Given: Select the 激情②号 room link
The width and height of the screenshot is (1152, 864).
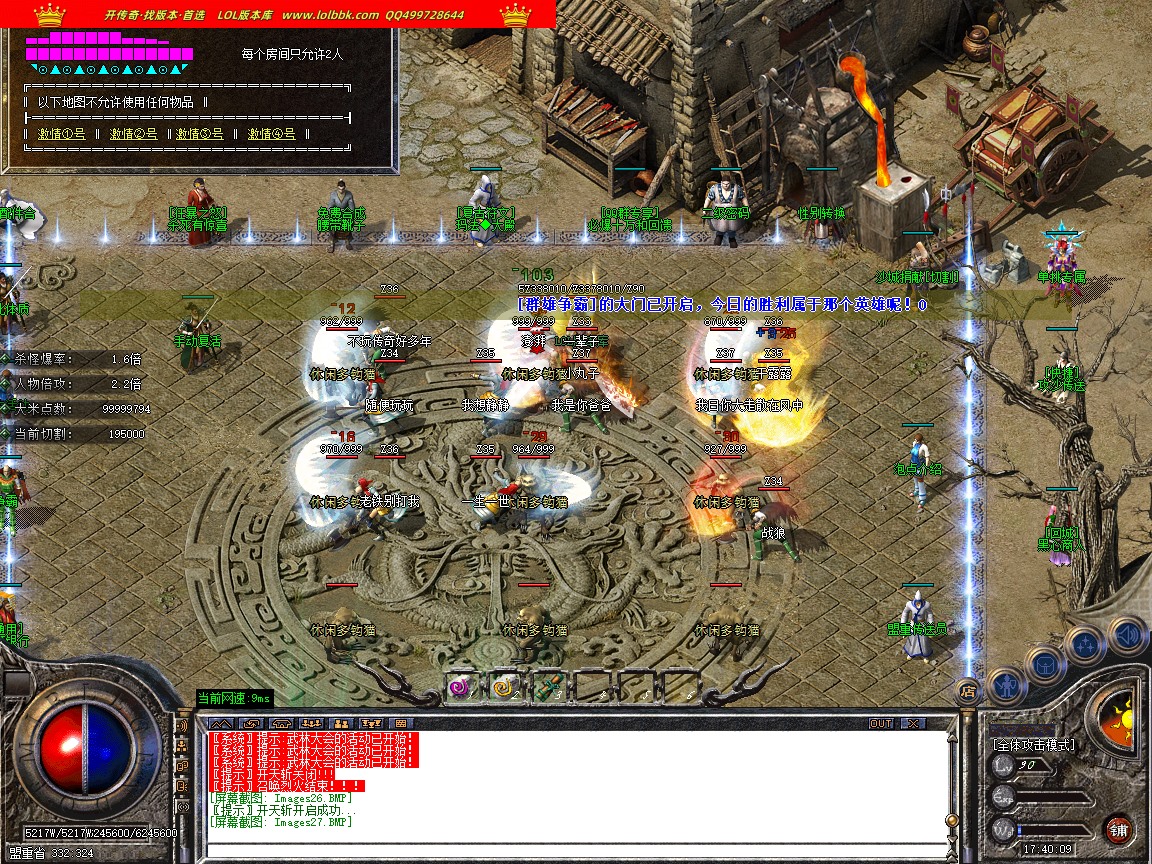Looking at the screenshot, I should 133,133.
